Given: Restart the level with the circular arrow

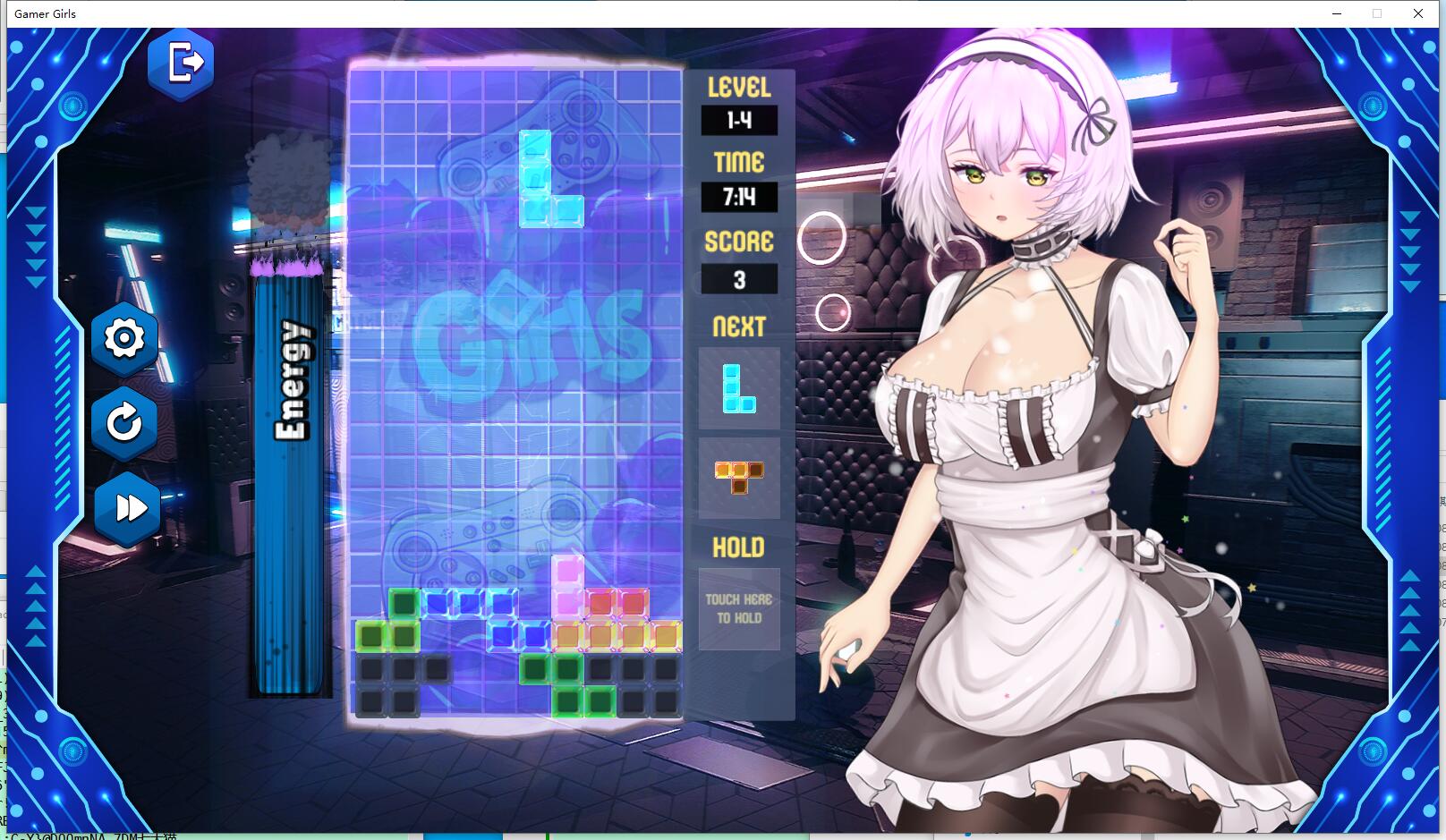Looking at the screenshot, I should [x=124, y=422].
